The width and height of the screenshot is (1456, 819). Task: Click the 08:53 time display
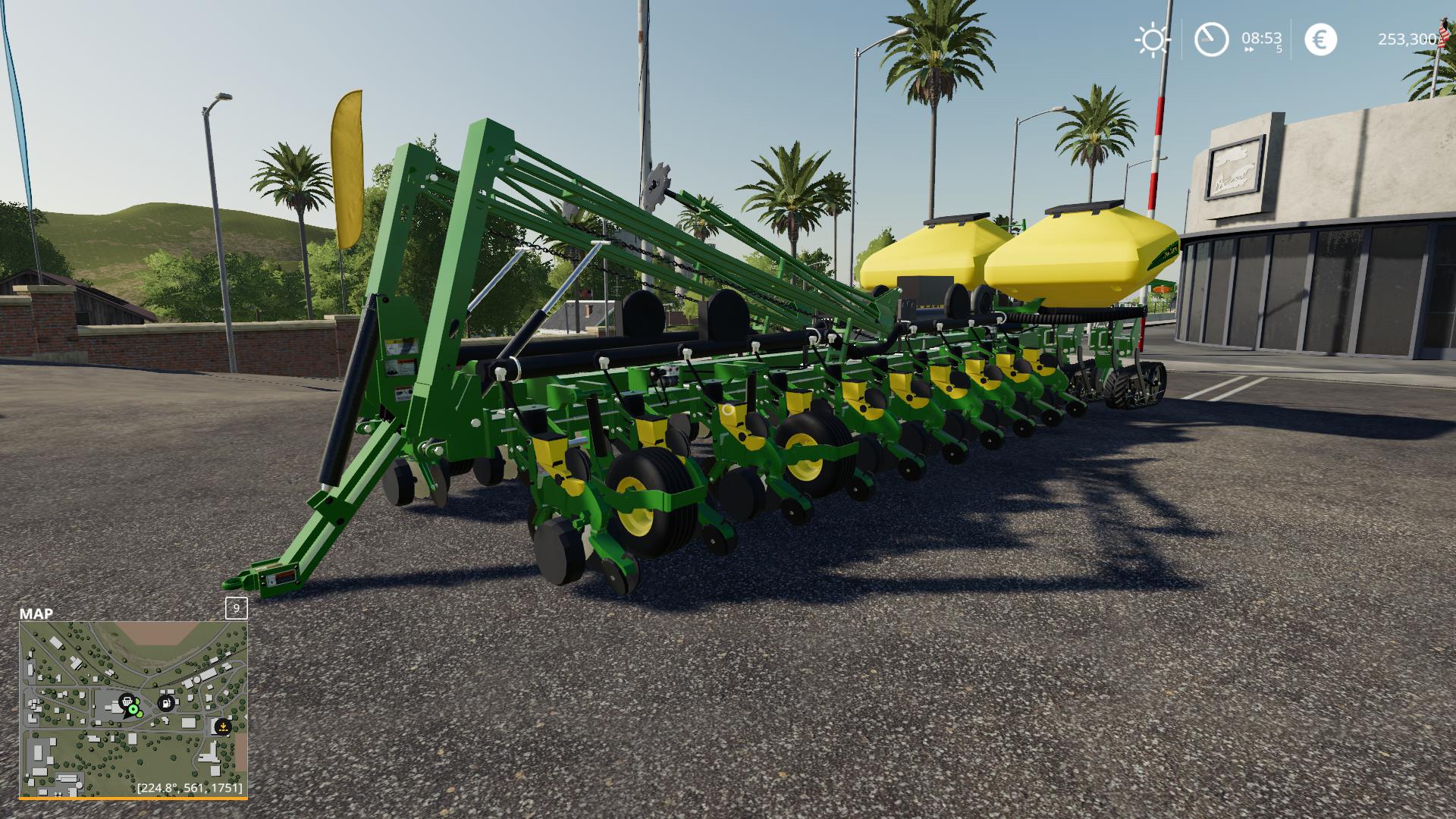[1262, 39]
